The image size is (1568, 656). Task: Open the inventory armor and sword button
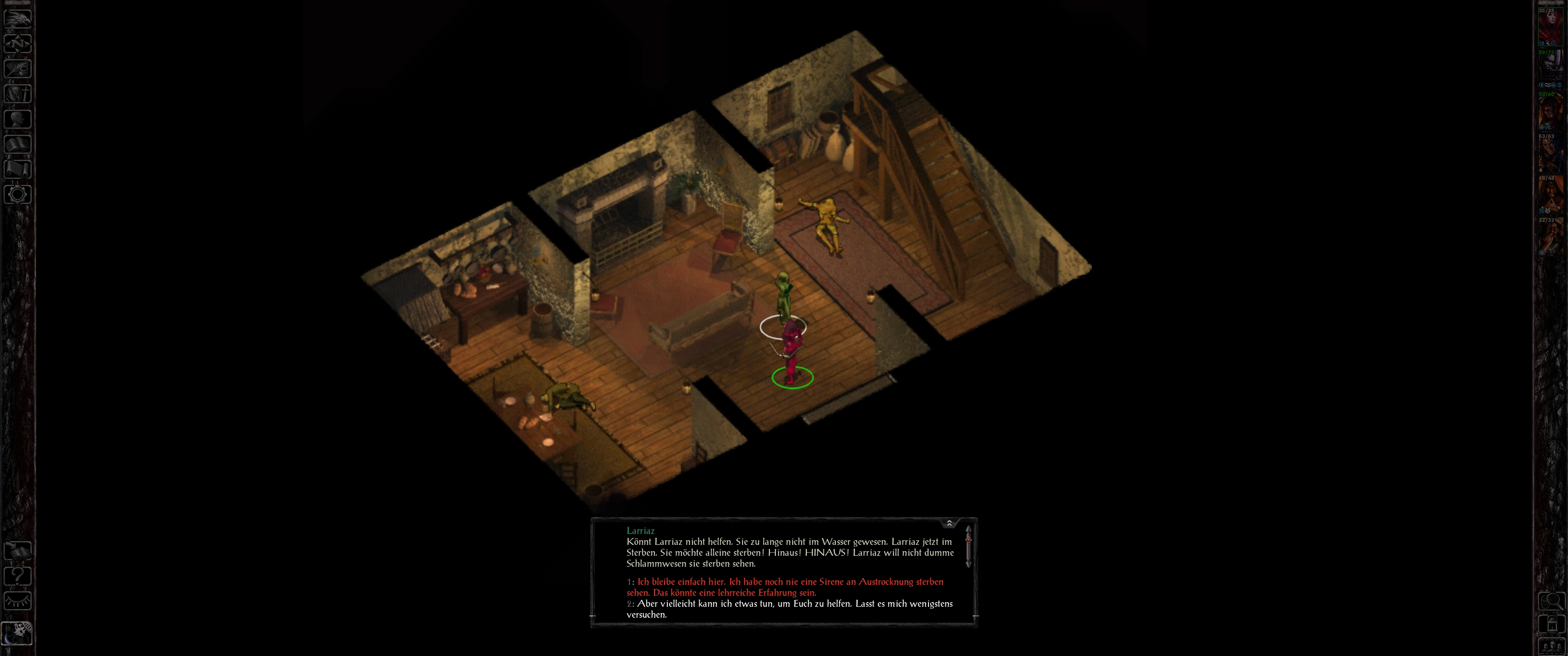[18, 93]
